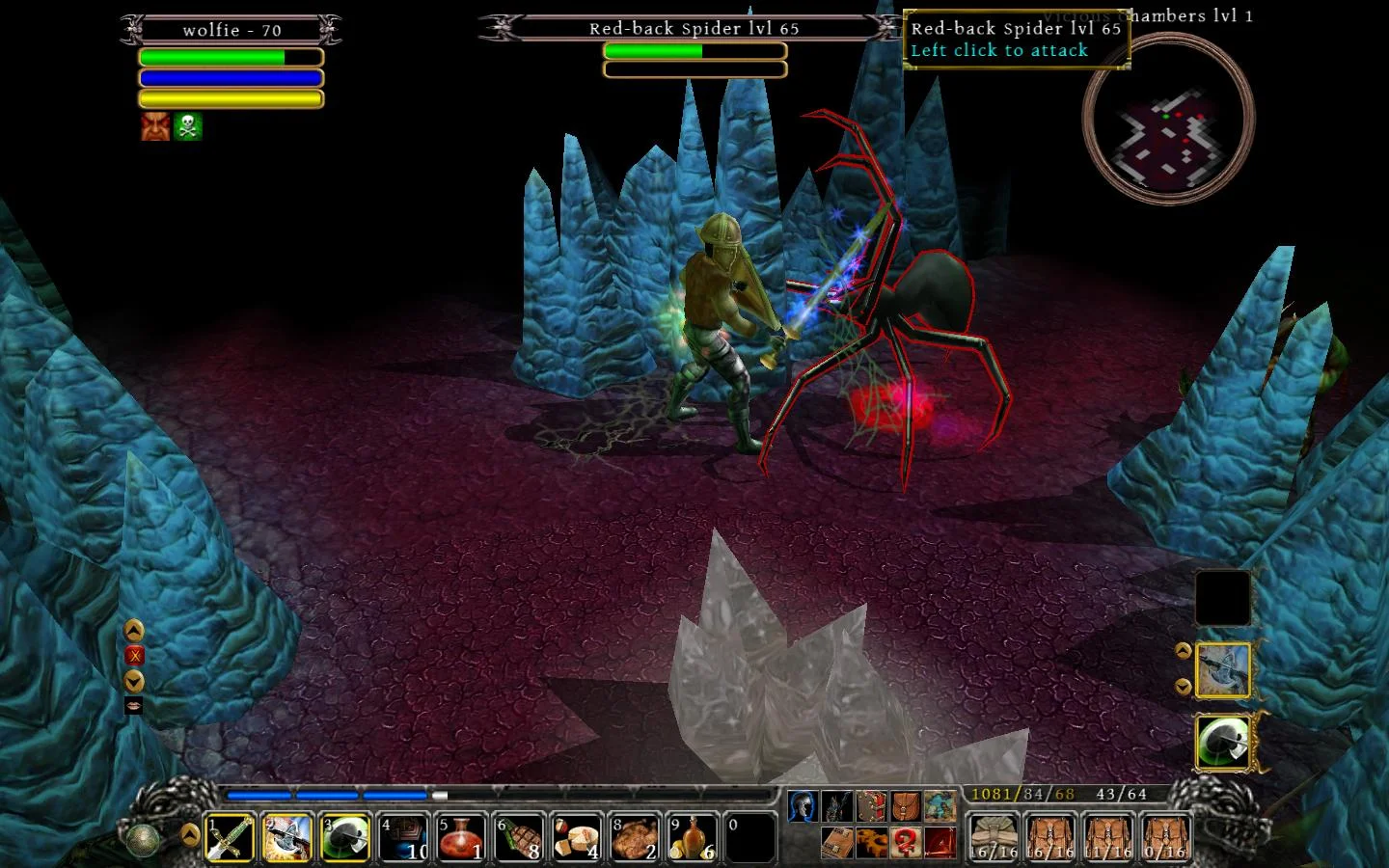The width and height of the screenshot is (1389, 868).
Task: Select the battle axe in hotbar slot 2
Action: [286, 838]
